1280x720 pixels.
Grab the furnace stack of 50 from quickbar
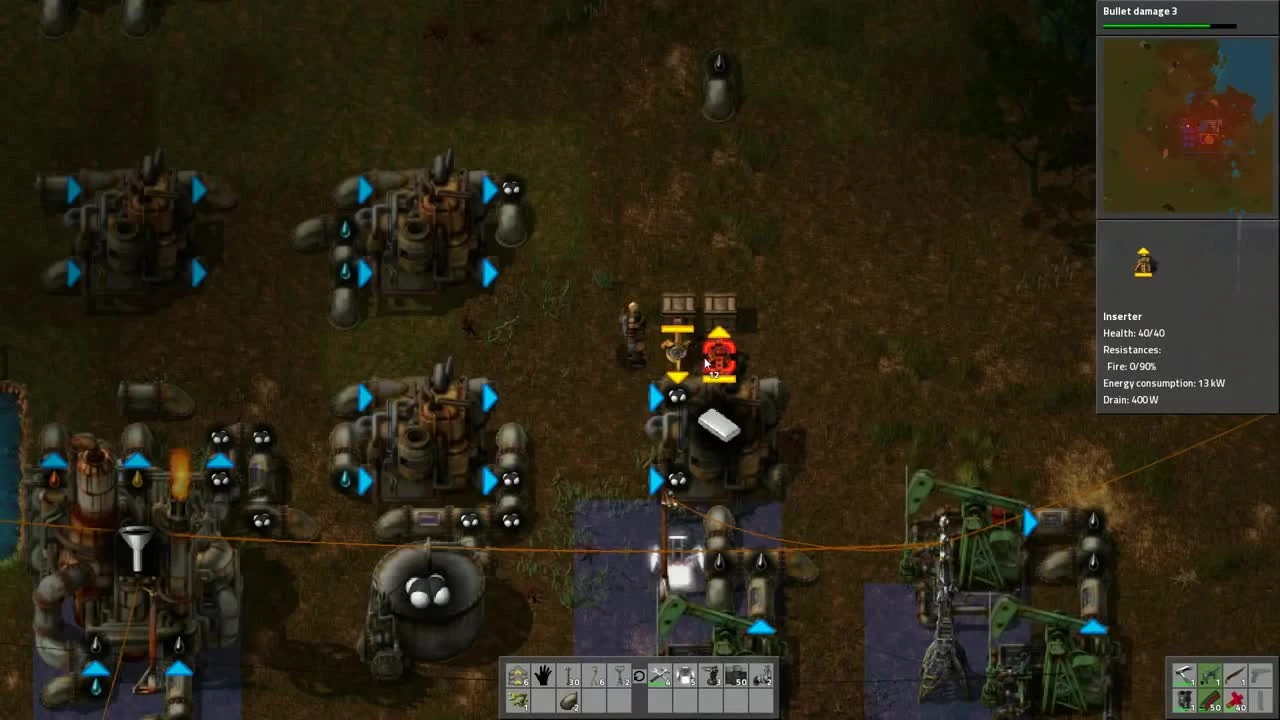click(x=737, y=675)
